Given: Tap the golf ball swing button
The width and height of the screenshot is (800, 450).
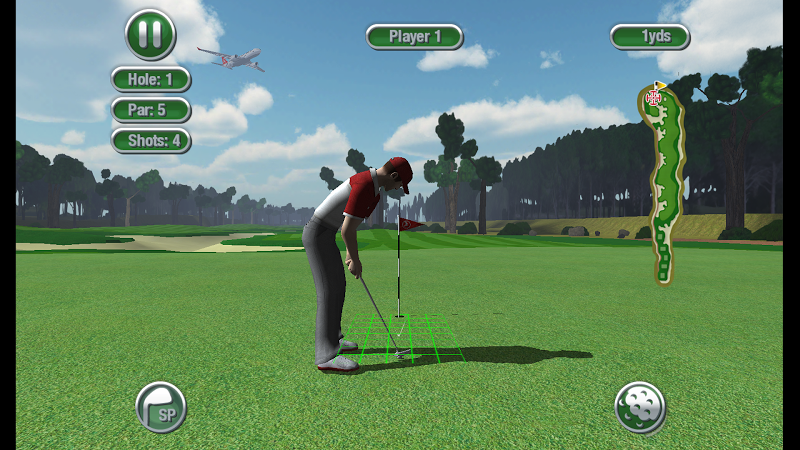Looking at the screenshot, I should 640,407.
